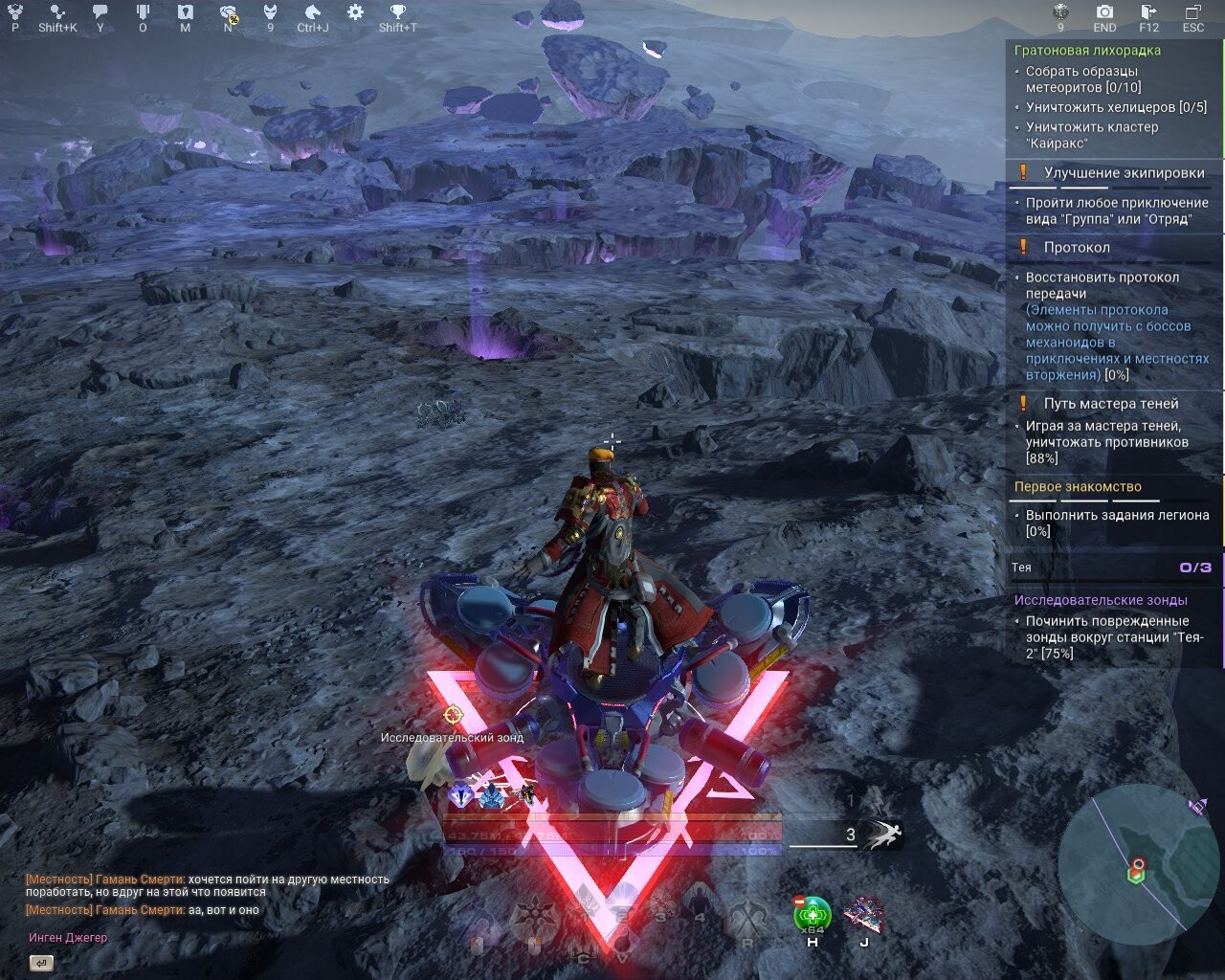Viewport: 1225px width, 980px height.
Task: Click the helmet icon labeled Ctrl+J
Action: (314, 11)
